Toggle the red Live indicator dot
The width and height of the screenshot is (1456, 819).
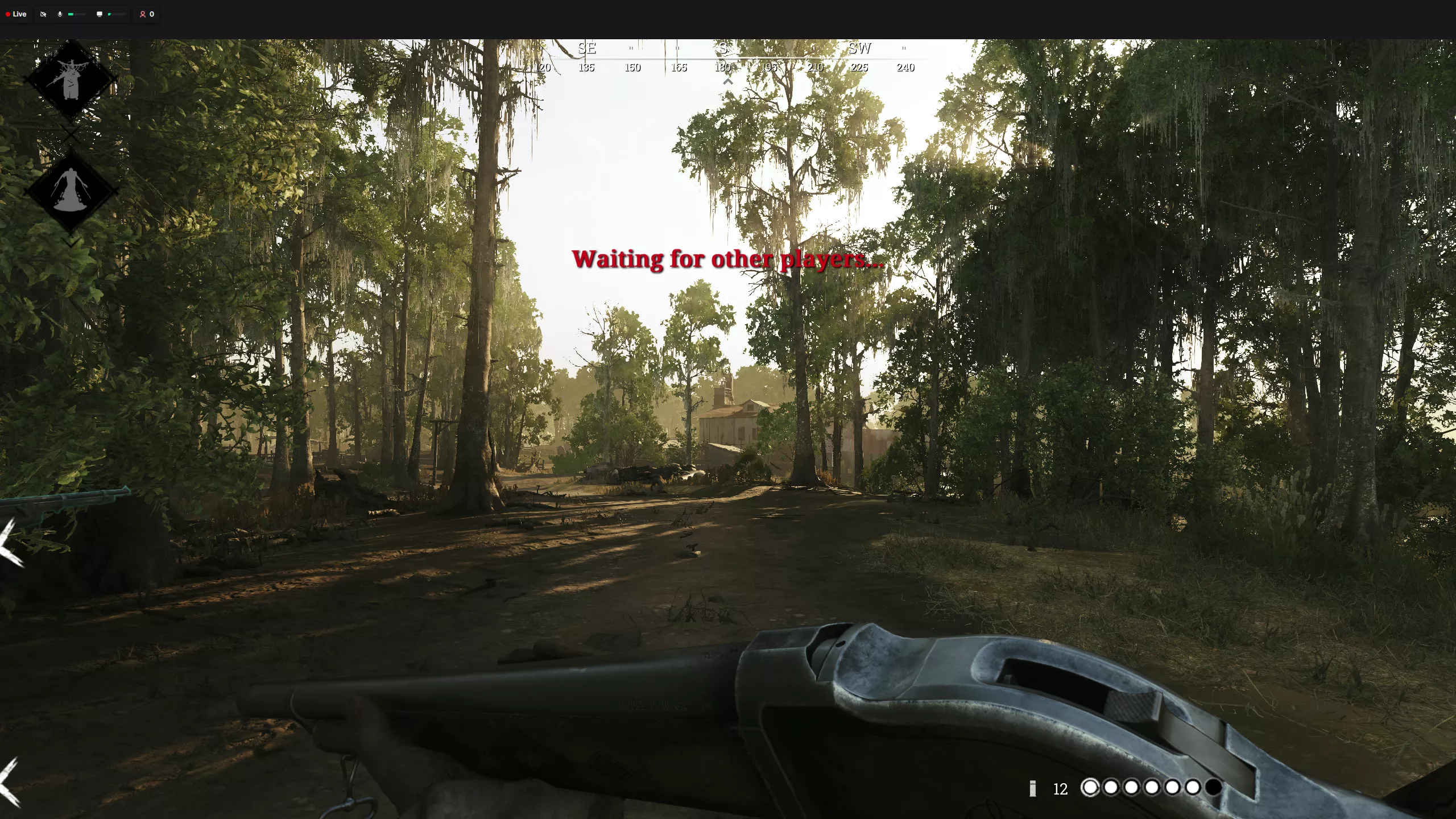pyautogui.click(x=8, y=14)
